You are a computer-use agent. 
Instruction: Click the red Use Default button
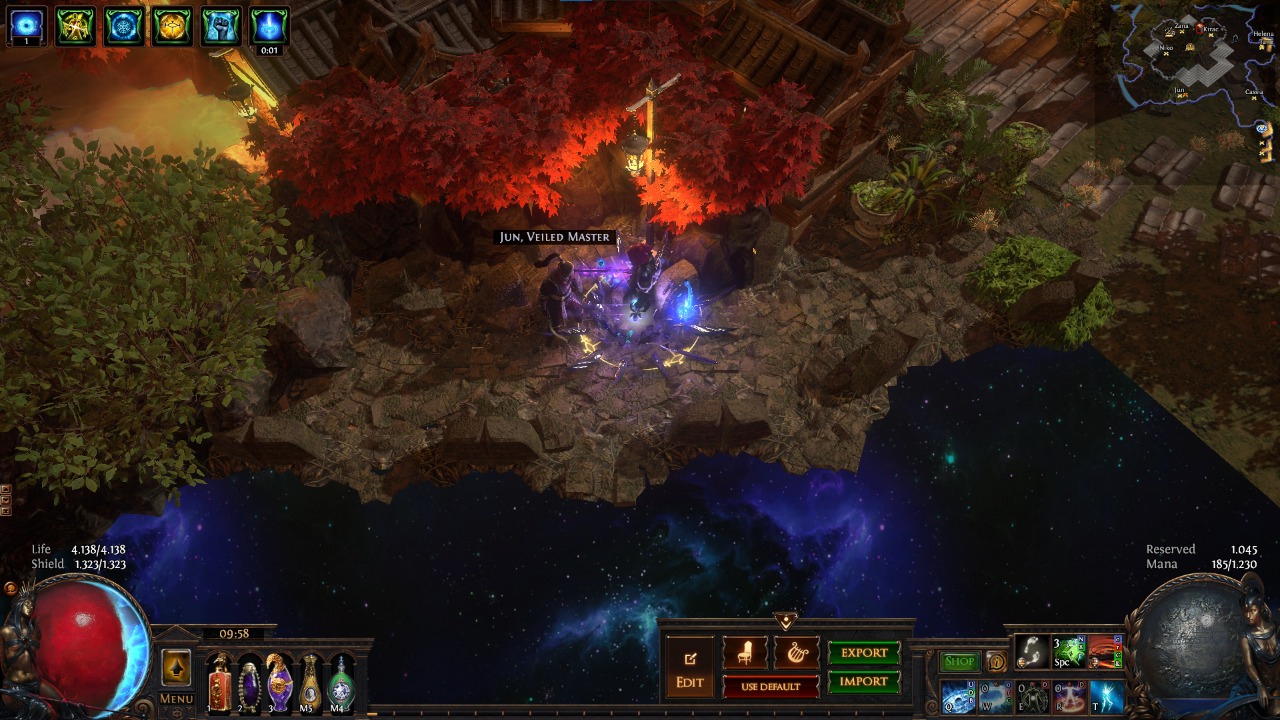tap(770, 687)
